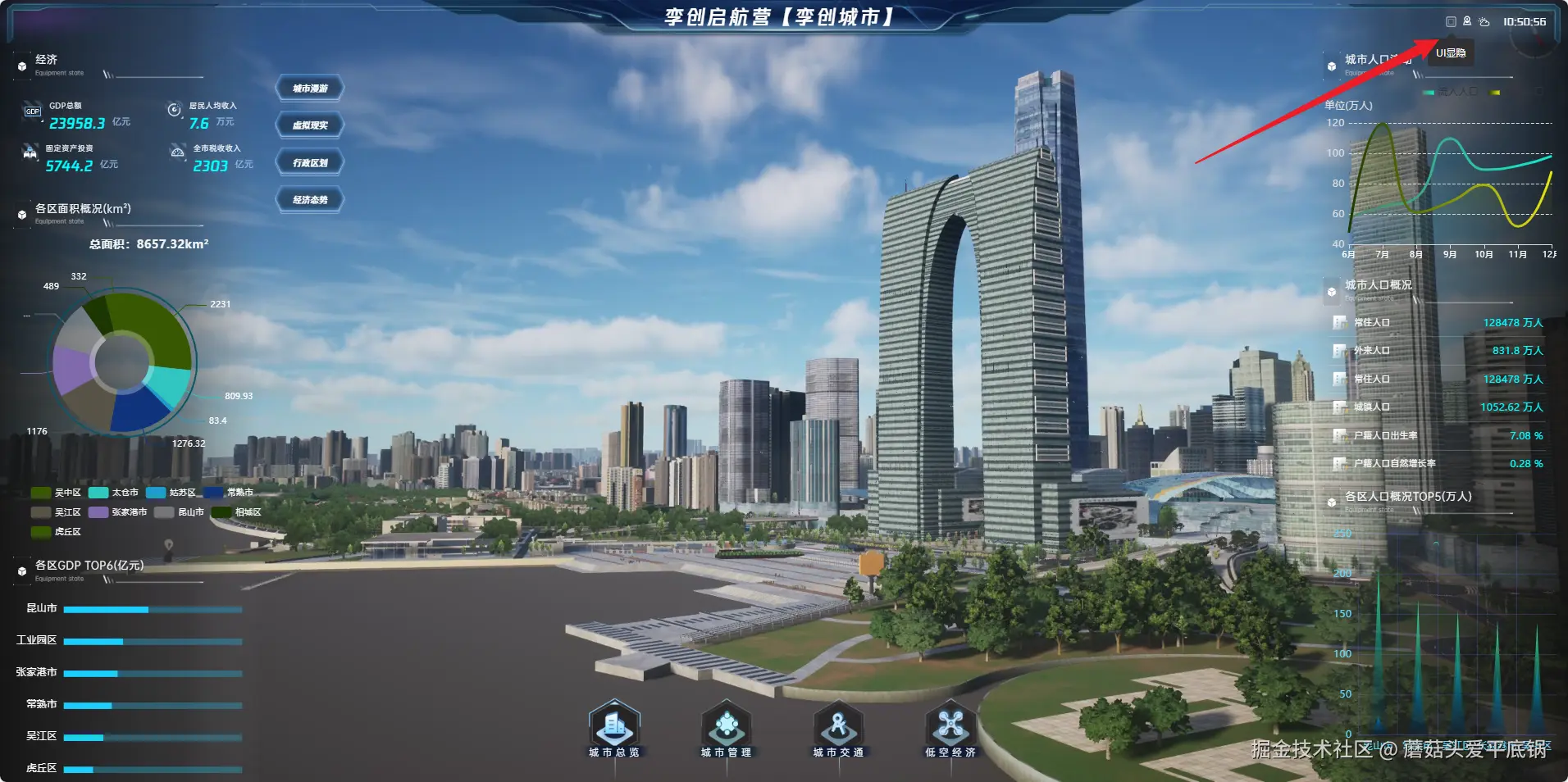1568x782 pixels.
Task: Go to the 城市交通 section
Action: tap(838, 728)
